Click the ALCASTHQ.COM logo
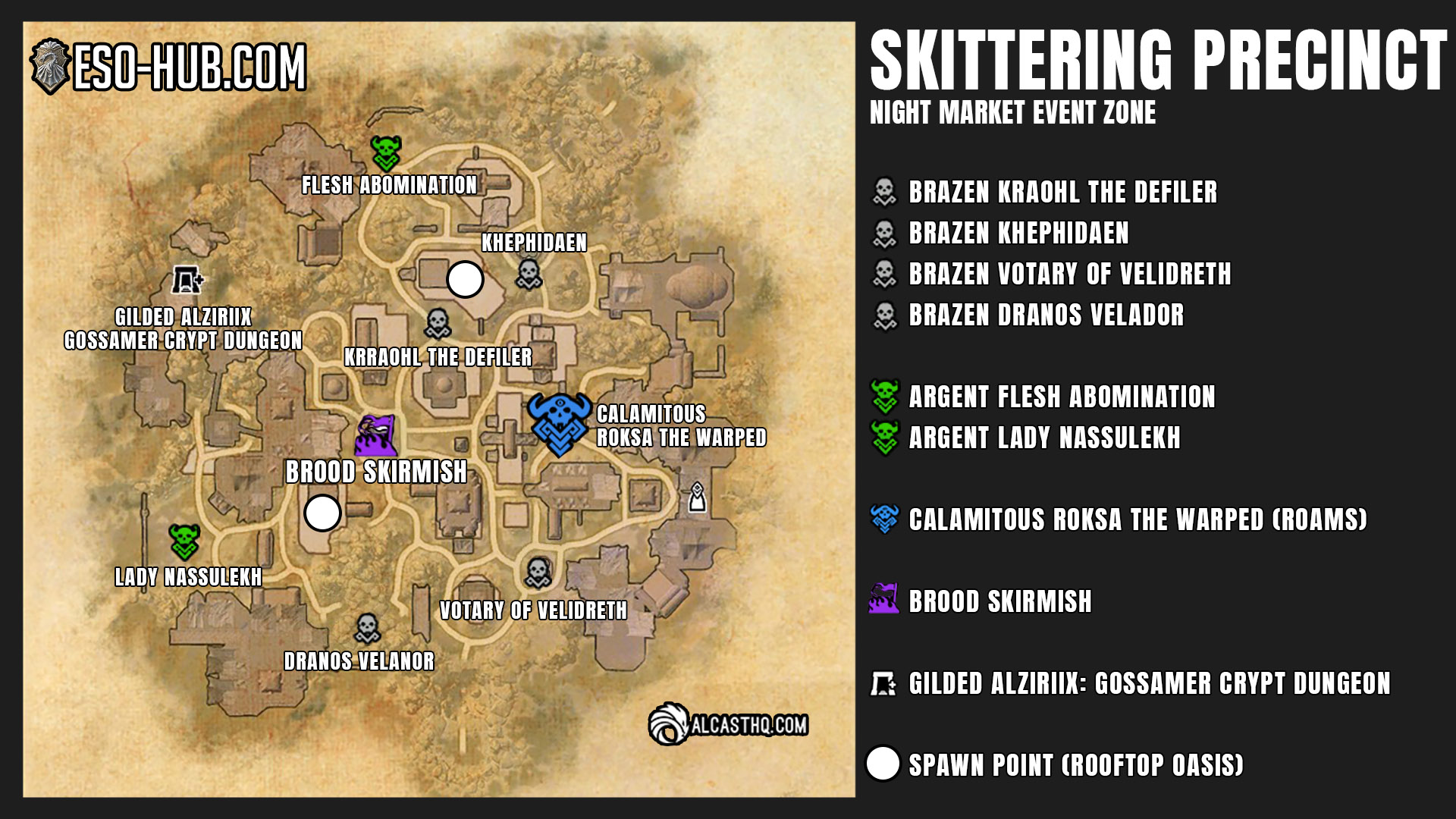The height and width of the screenshot is (819, 1456). click(728, 724)
